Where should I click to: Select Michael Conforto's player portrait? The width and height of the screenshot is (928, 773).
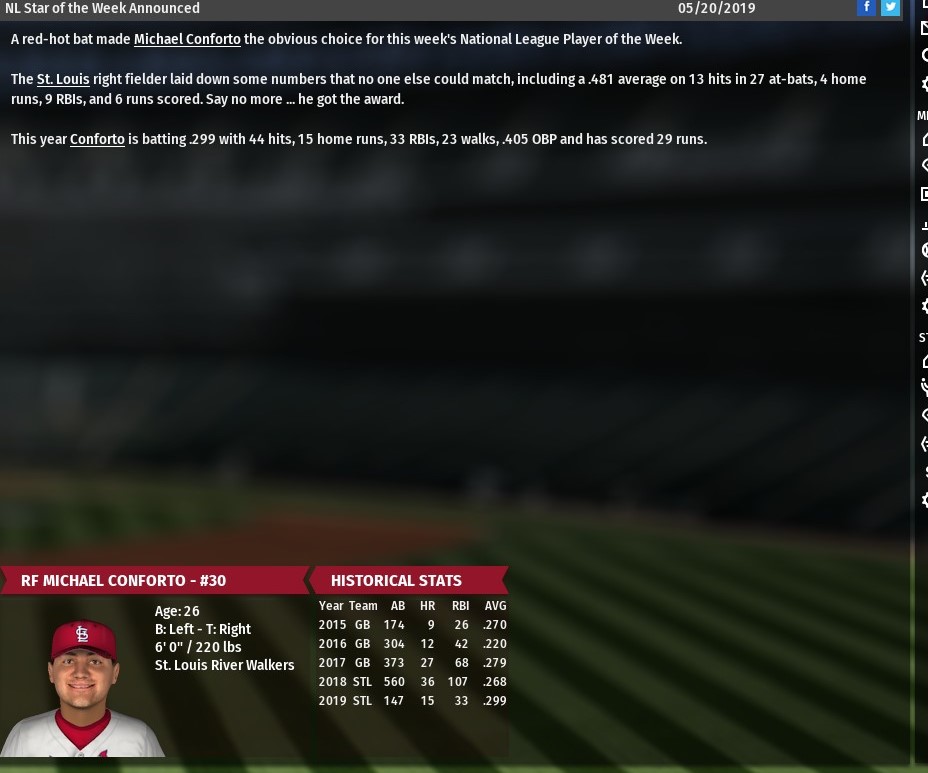click(82, 685)
